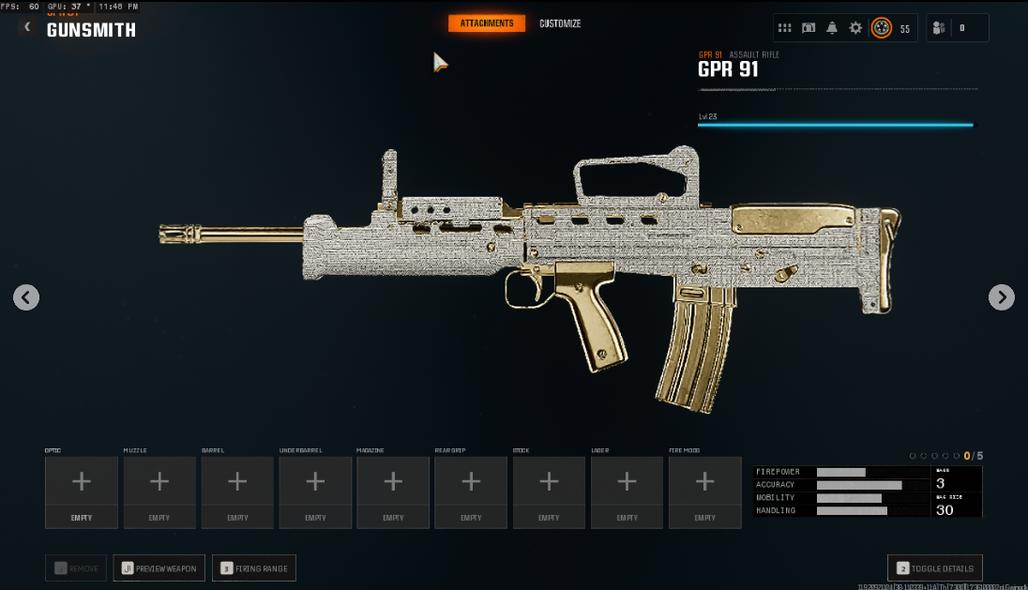The height and width of the screenshot is (590, 1028).
Task: Pick the empty Magazine slot
Action: coord(393,492)
